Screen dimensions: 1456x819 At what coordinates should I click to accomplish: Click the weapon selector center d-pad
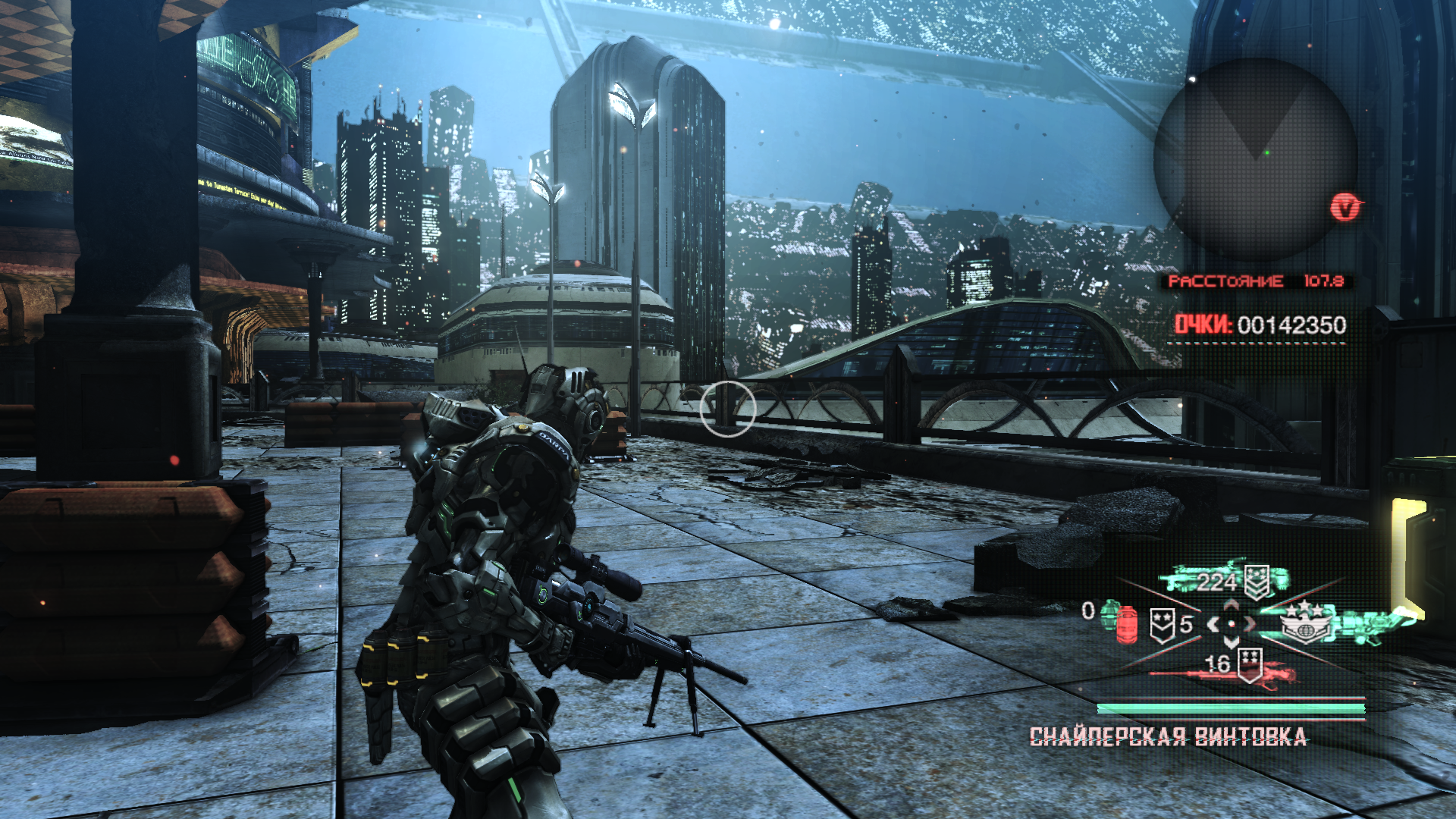[x=1232, y=624]
